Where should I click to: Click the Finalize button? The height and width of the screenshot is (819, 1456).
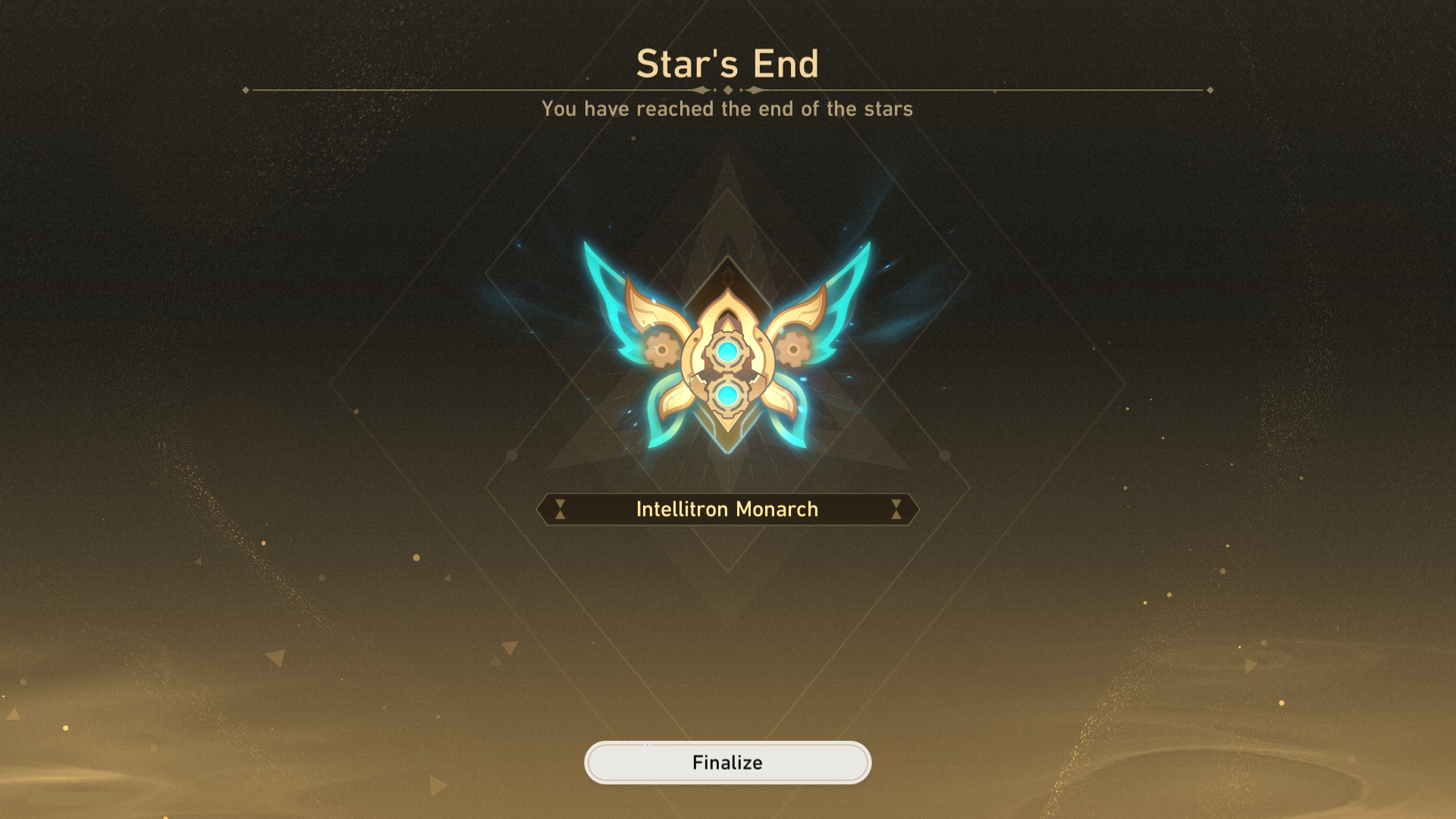coord(727,762)
